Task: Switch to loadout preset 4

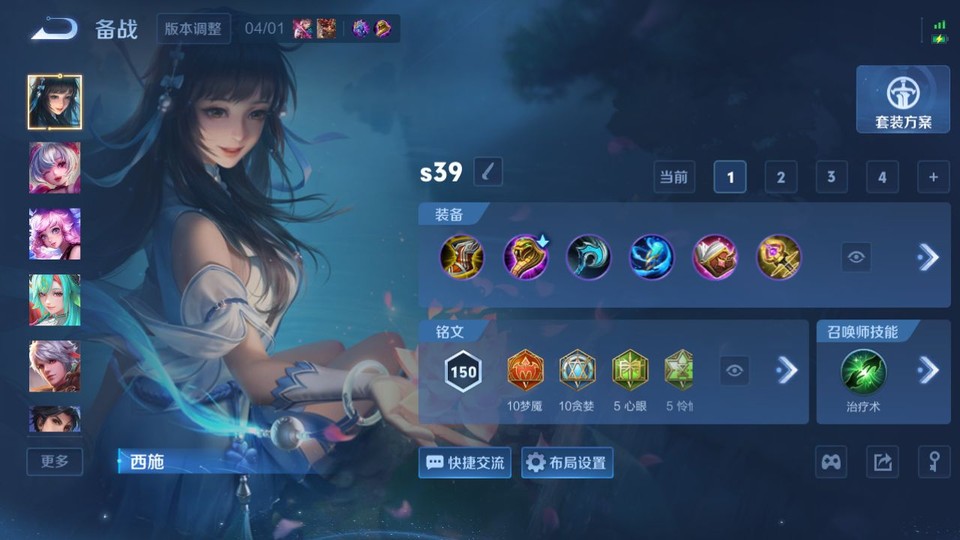Action: tap(881, 177)
